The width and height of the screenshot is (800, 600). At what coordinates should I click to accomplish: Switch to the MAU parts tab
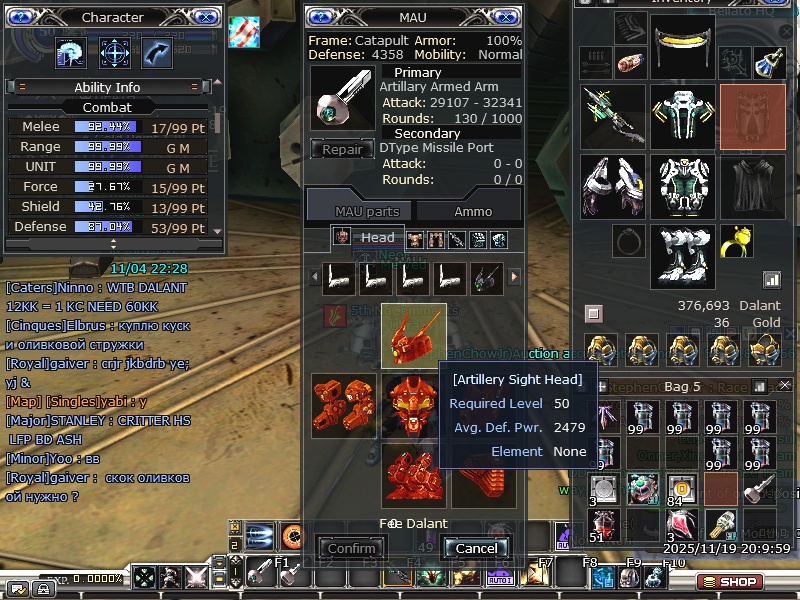[367, 211]
